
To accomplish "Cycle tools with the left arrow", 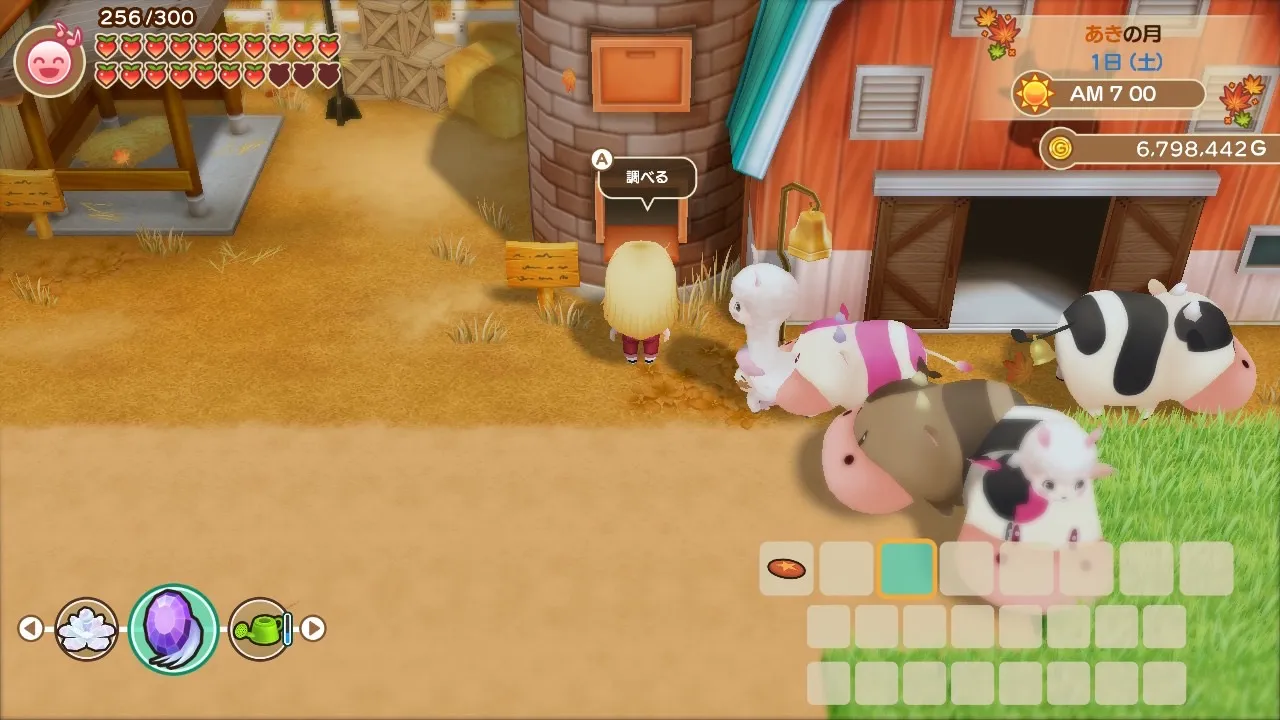I will pos(31,629).
